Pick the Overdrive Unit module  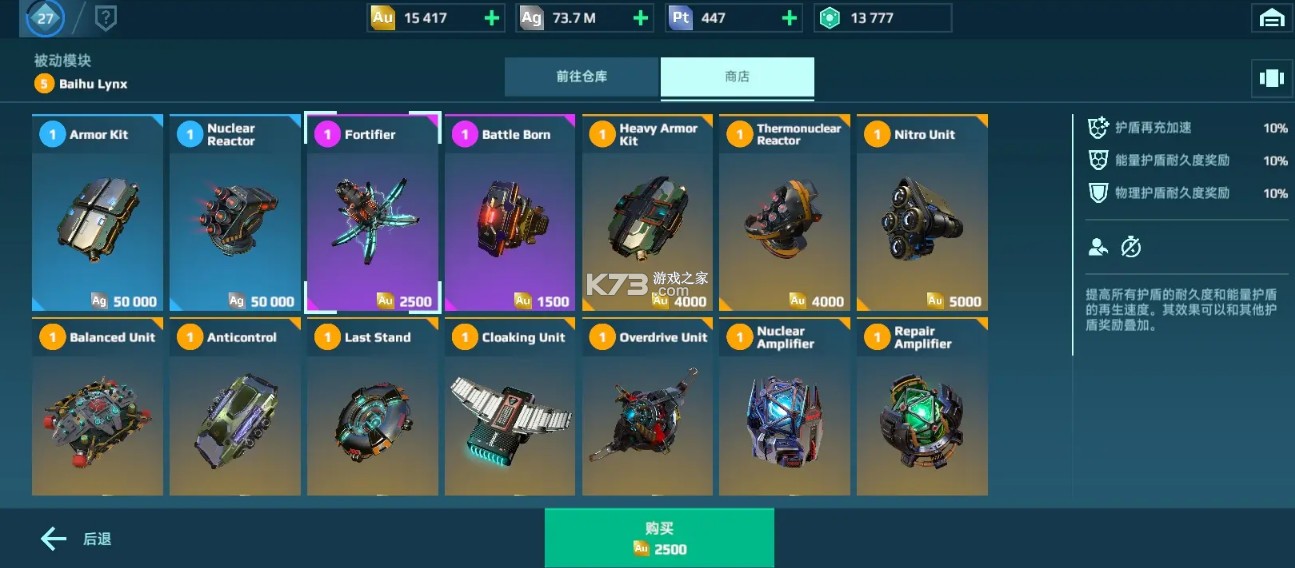(x=647, y=408)
